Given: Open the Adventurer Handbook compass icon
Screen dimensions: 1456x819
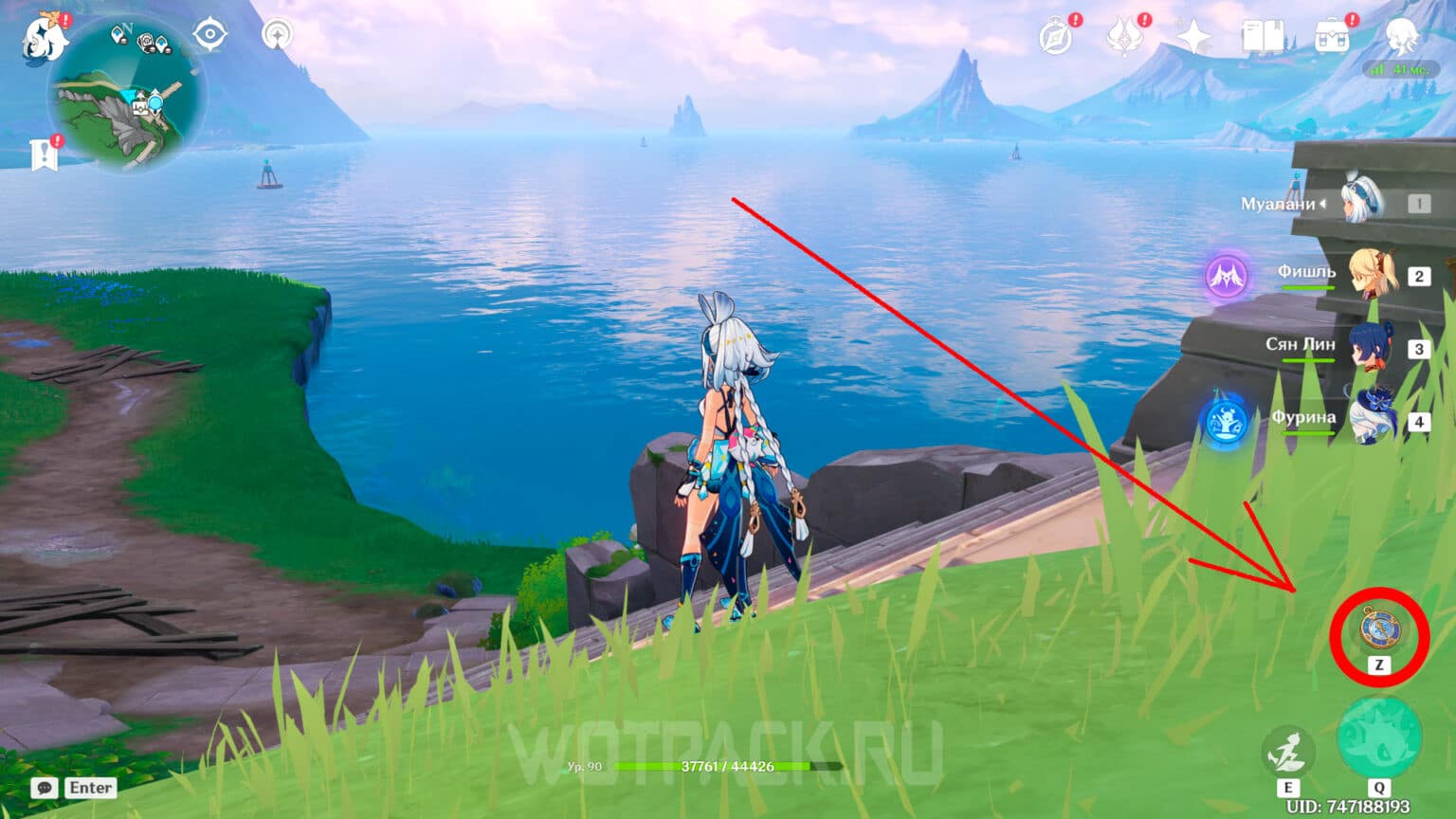Looking at the screenshot, I should (1054, 33).
